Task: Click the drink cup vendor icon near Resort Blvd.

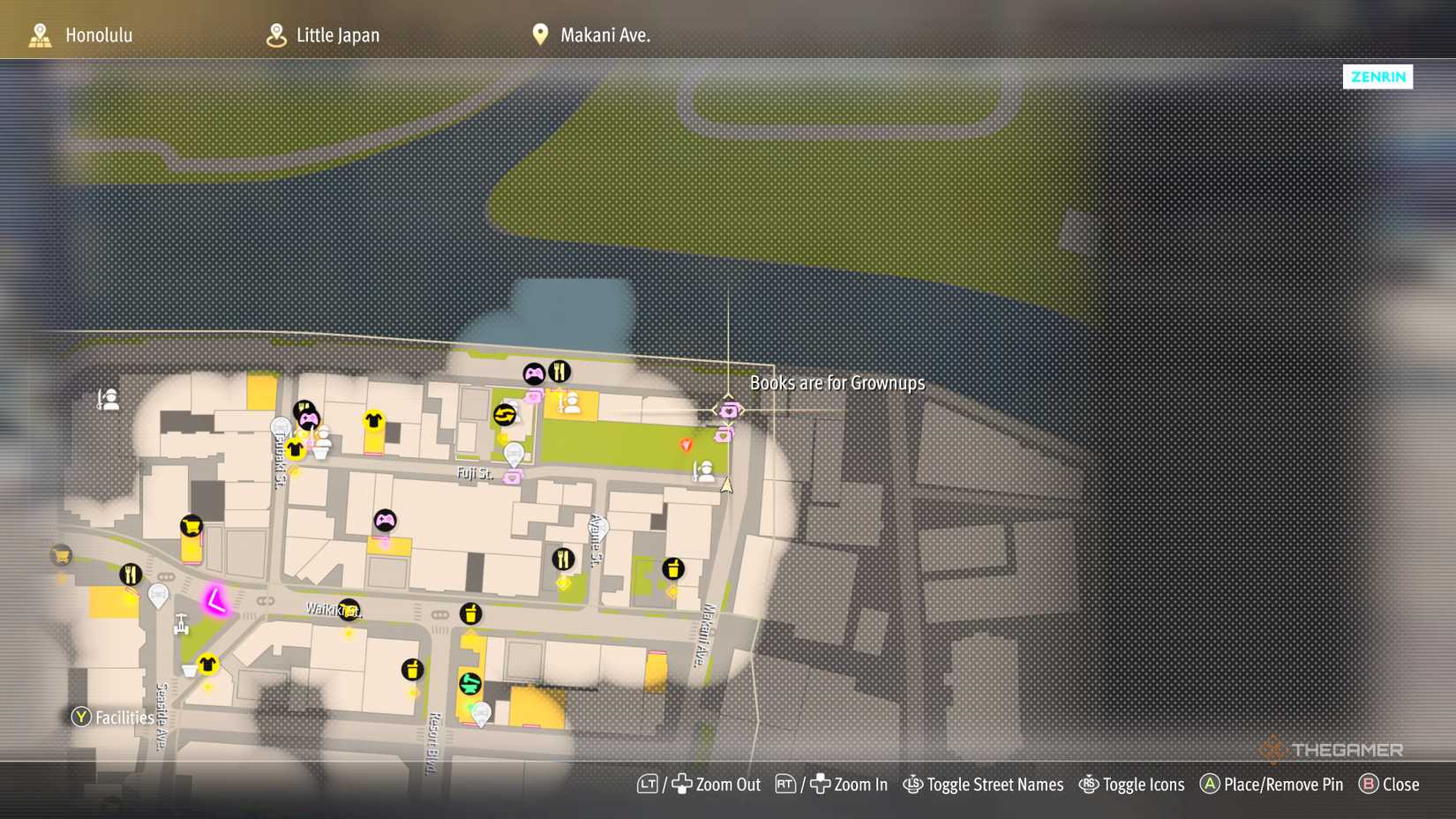Action: [413, 669]
